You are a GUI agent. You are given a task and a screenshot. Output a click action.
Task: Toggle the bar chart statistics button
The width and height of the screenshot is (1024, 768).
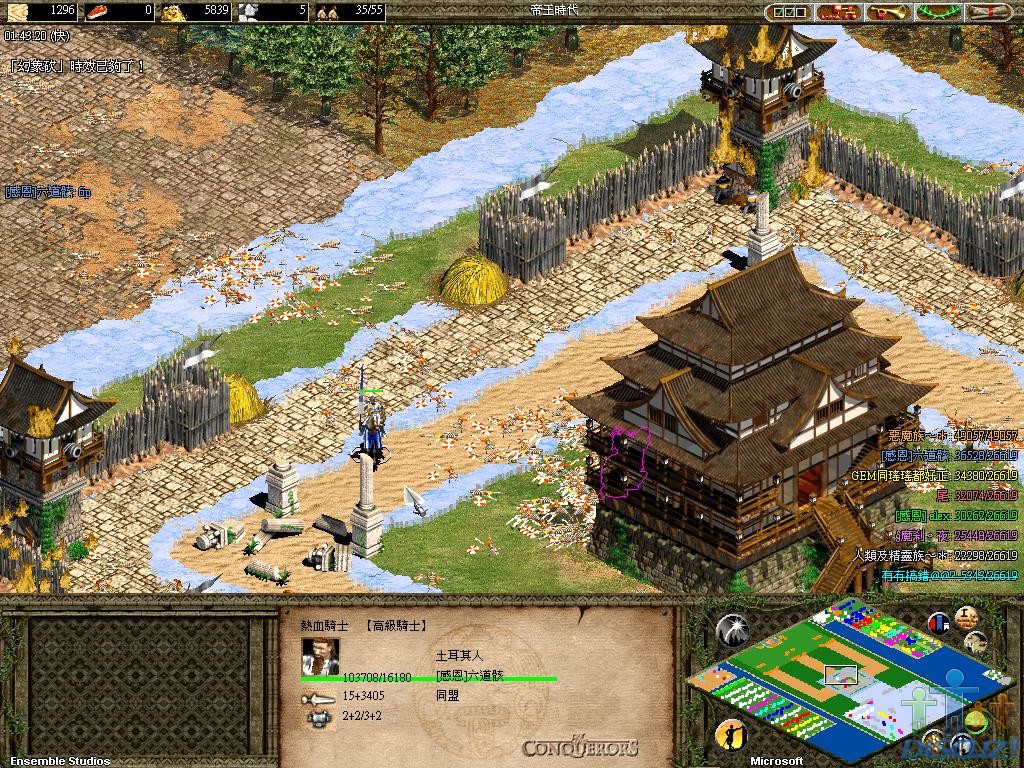coord(939,622)
